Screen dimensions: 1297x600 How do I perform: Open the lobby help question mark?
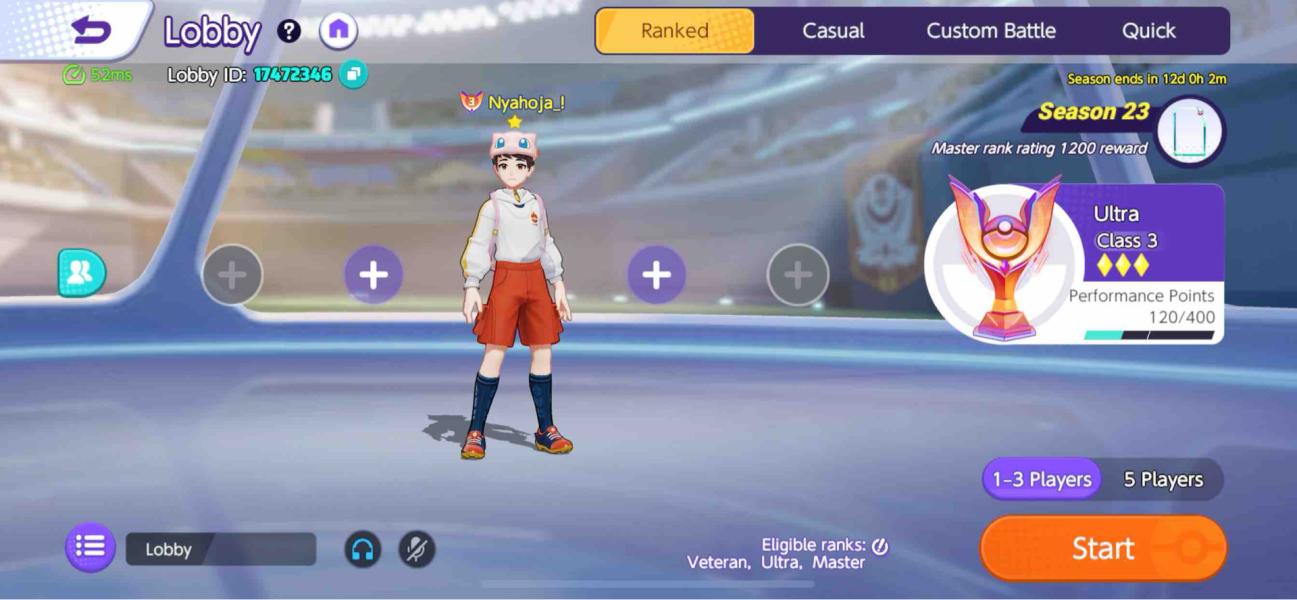(289, 31)
